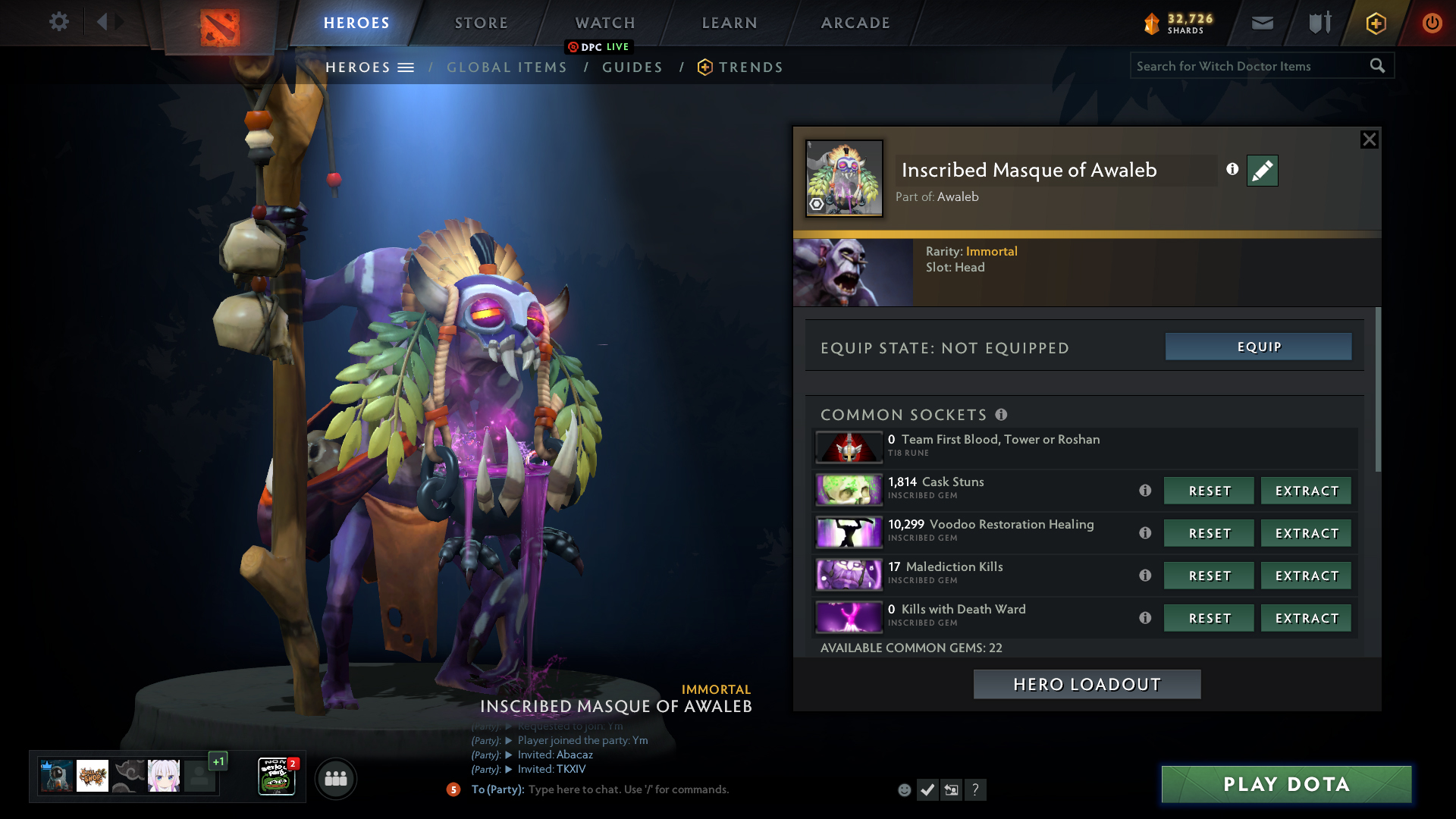
Task: Reset the Cask Stuns gem
Action: pyautogui.click(x=1209, y=491)
